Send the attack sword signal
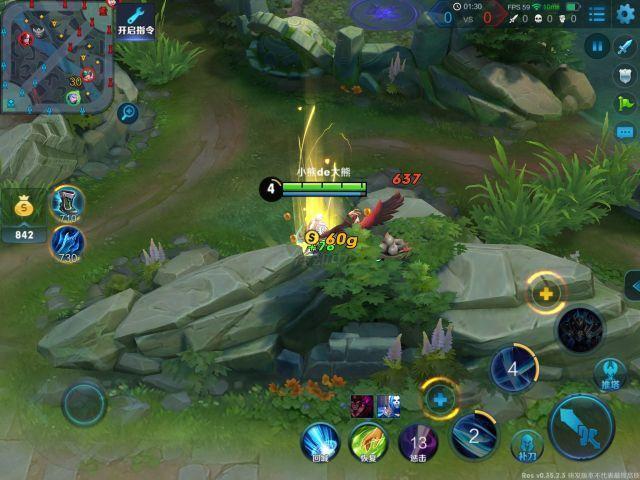The height and width of the screenshot is (480, 640). click(x=626, y=46)
